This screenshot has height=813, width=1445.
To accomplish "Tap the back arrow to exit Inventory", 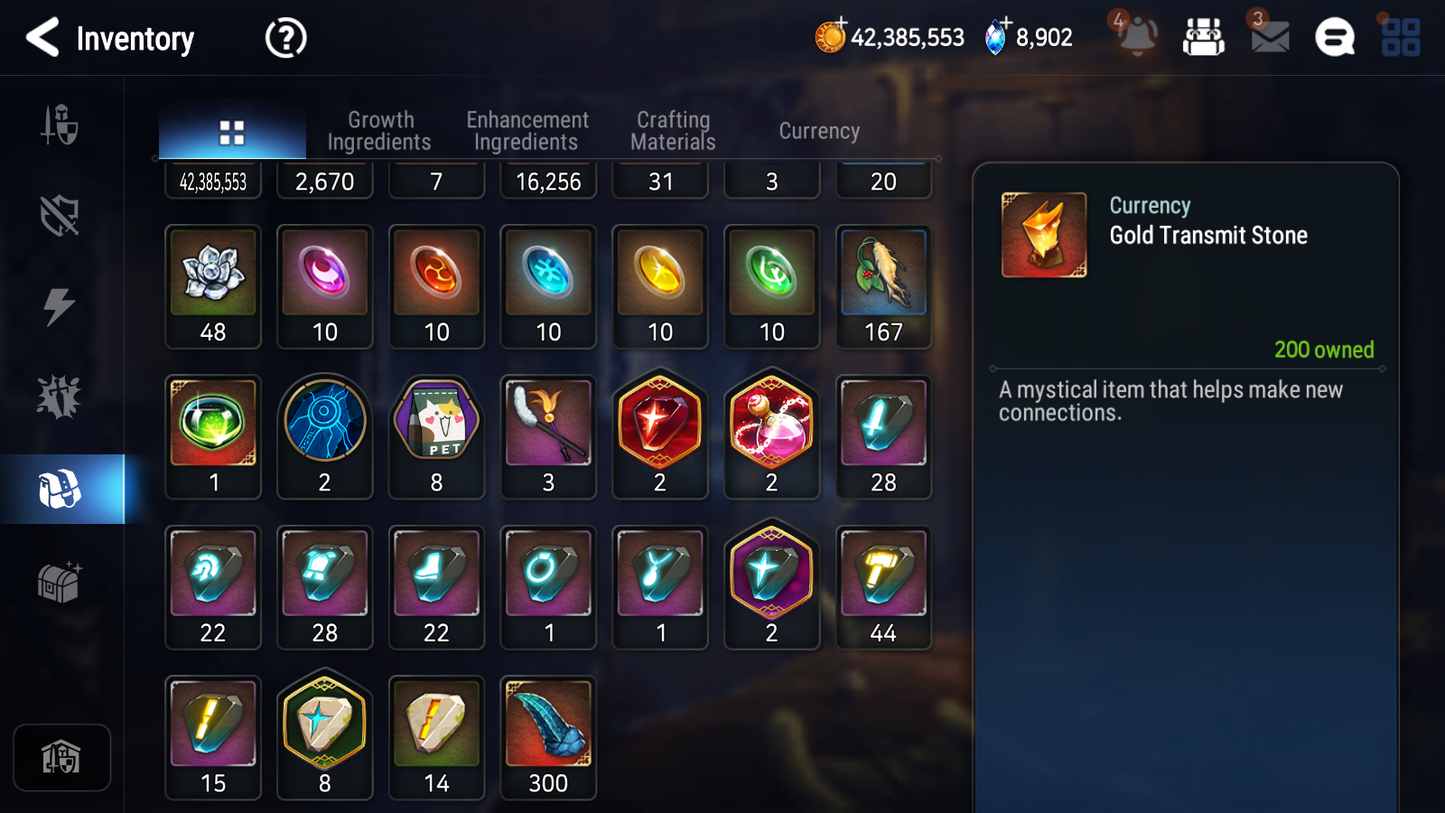I will [42, 37].
